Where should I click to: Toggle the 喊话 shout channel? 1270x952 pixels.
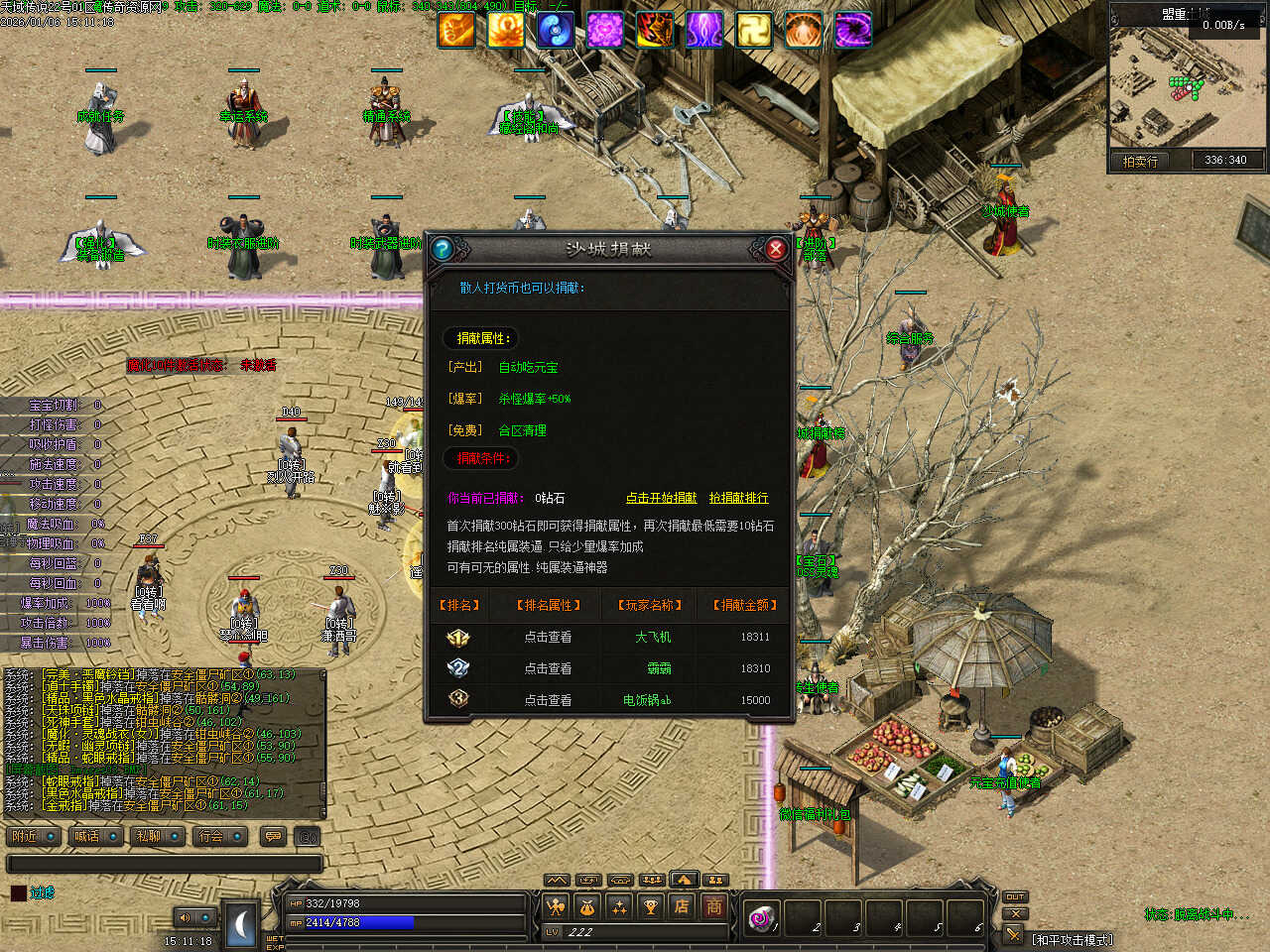point(96,837)
